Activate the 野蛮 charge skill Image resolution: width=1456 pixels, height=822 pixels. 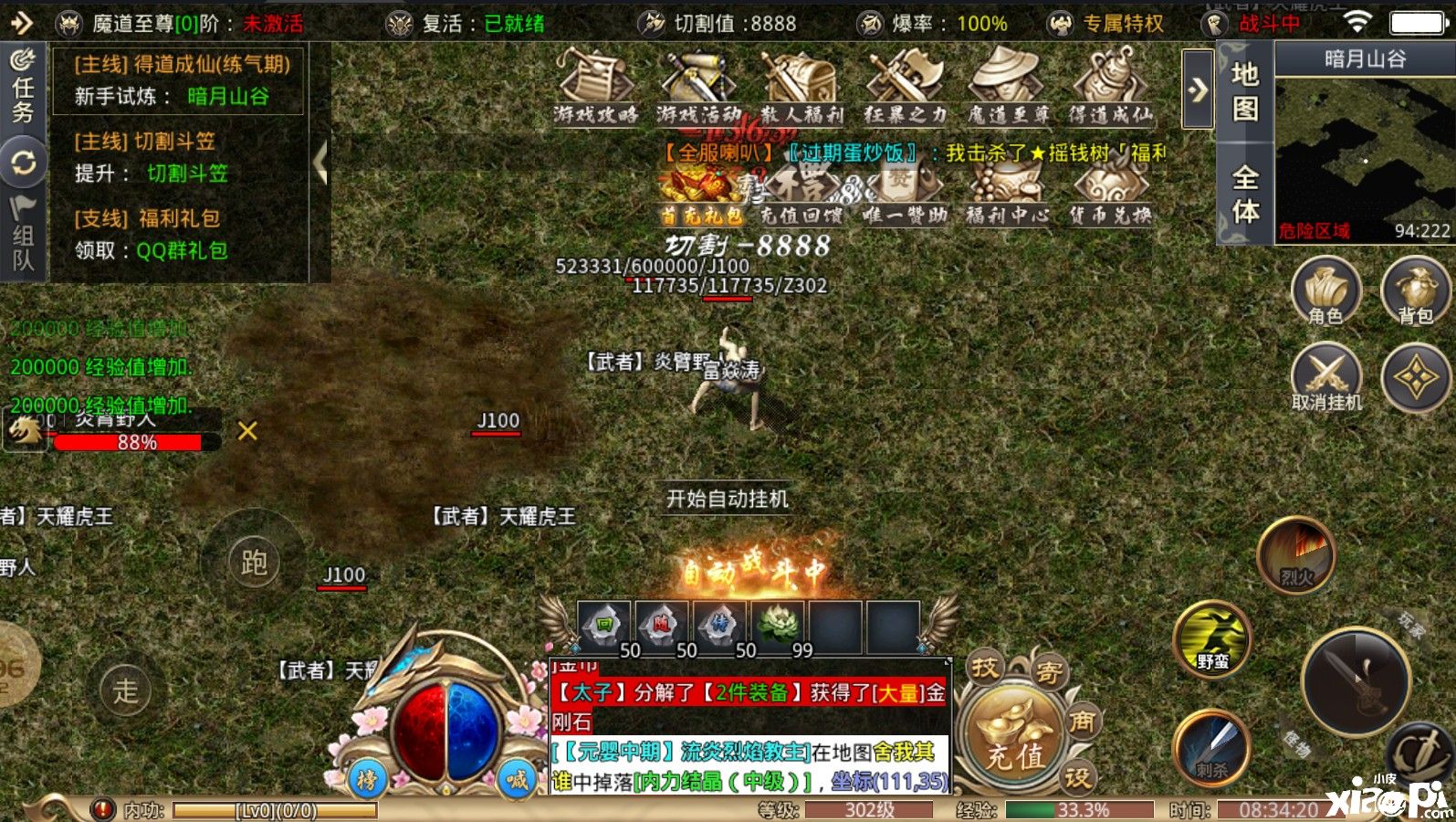click(x=1212, y=639)
